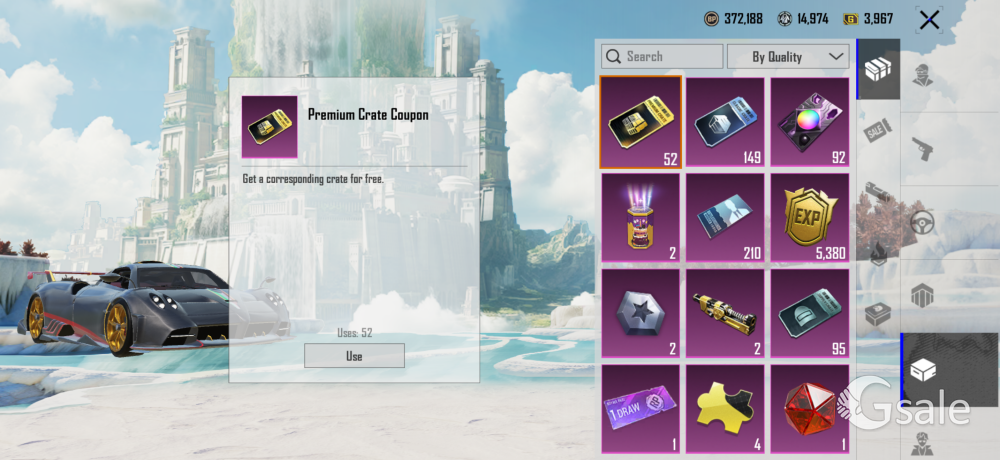1000x460 pixels.
Task: Select the yellow puzzle piece item
Action: (x=725, y=408)
